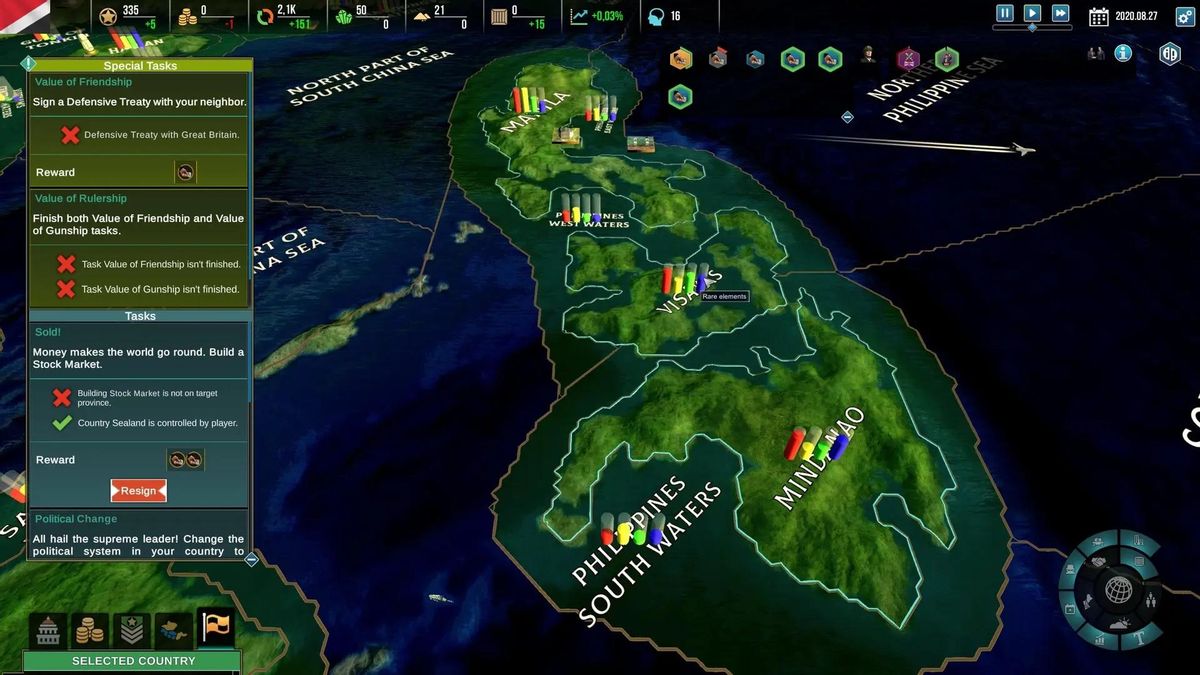Click the play speed button
Image resolution: width=1200 pixels, height=675 pixels.
tap(1033, 14)
